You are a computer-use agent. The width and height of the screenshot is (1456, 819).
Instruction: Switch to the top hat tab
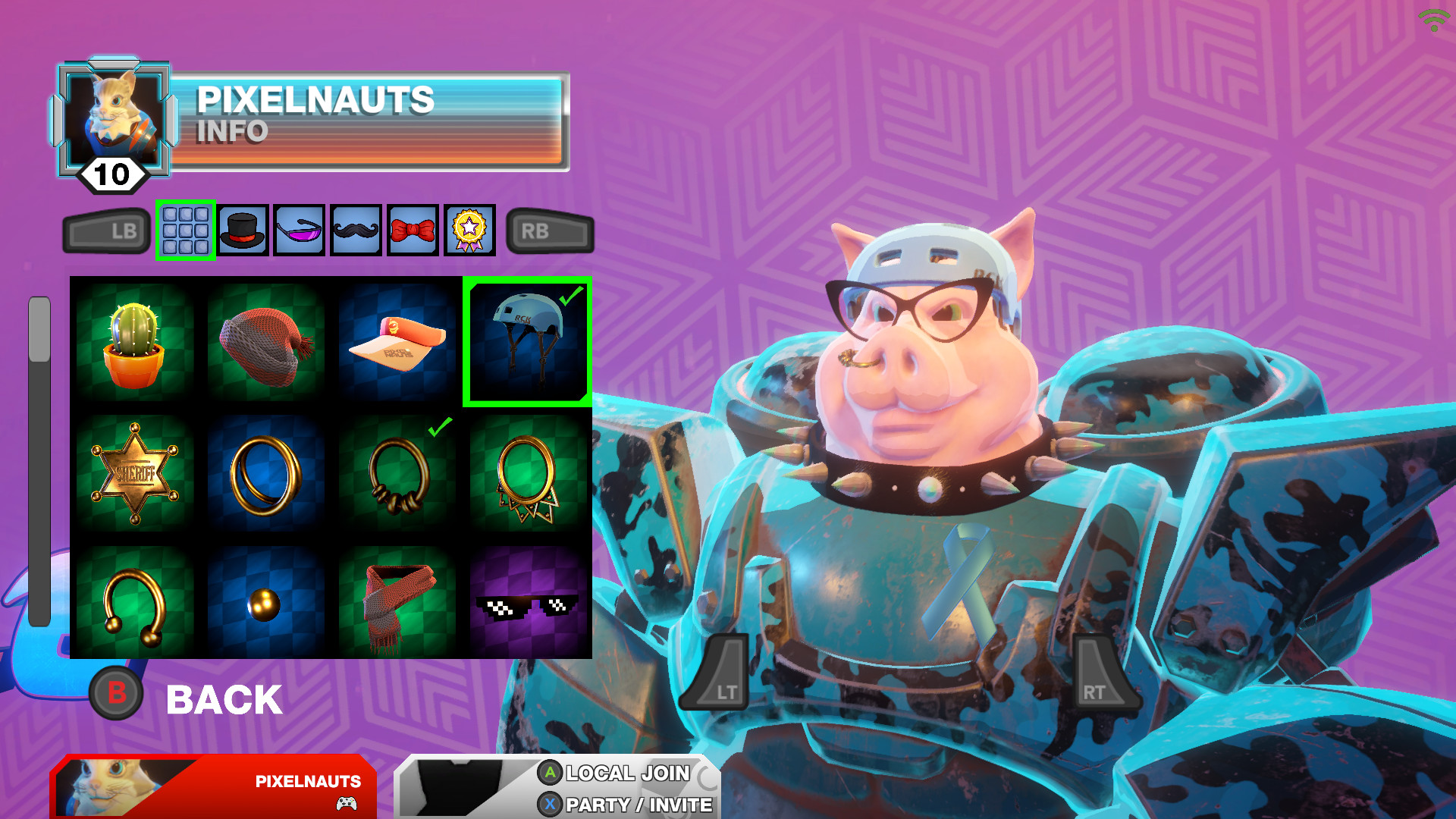(243, 231)
